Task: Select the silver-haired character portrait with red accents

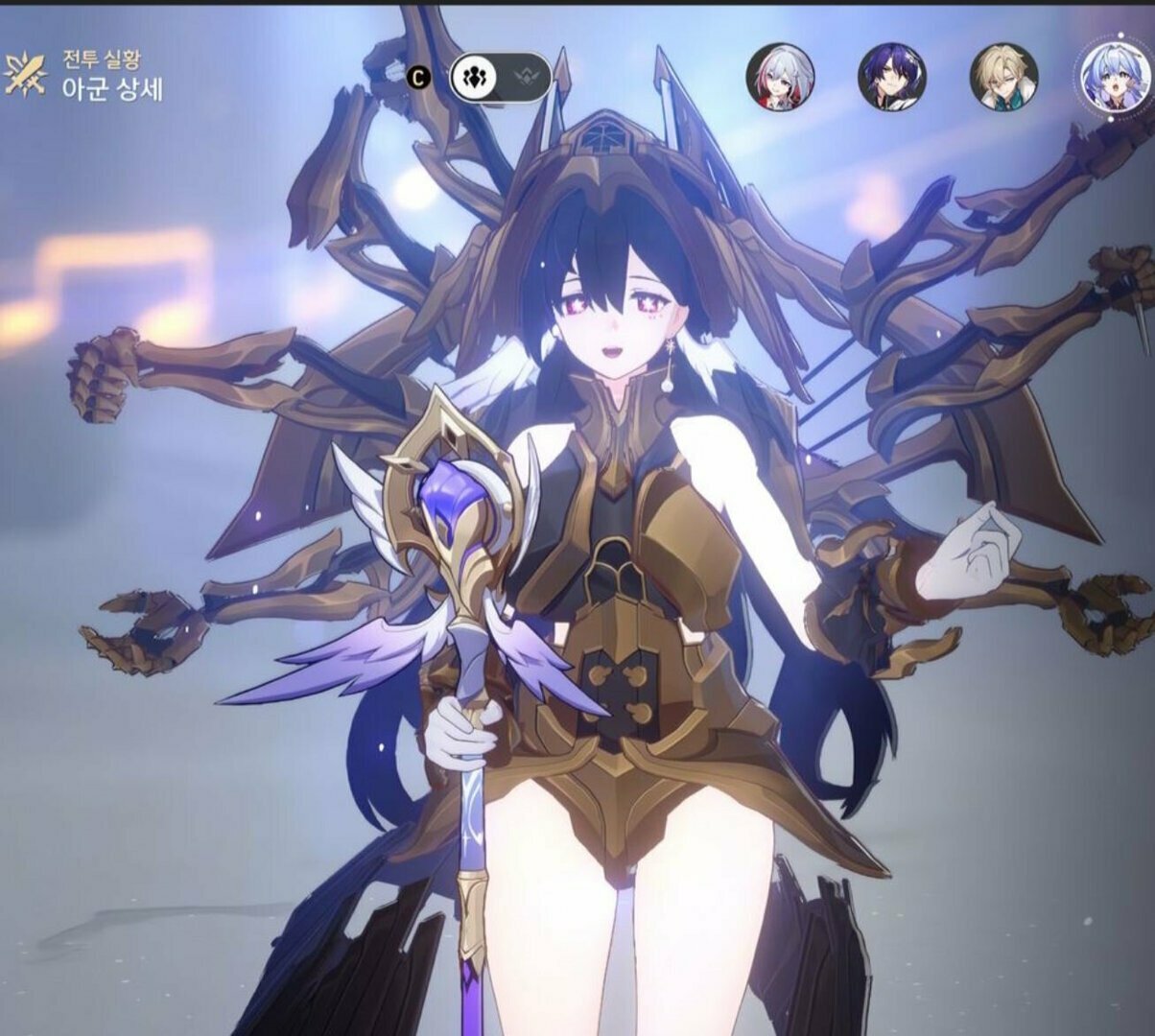Action: [780, 76]
